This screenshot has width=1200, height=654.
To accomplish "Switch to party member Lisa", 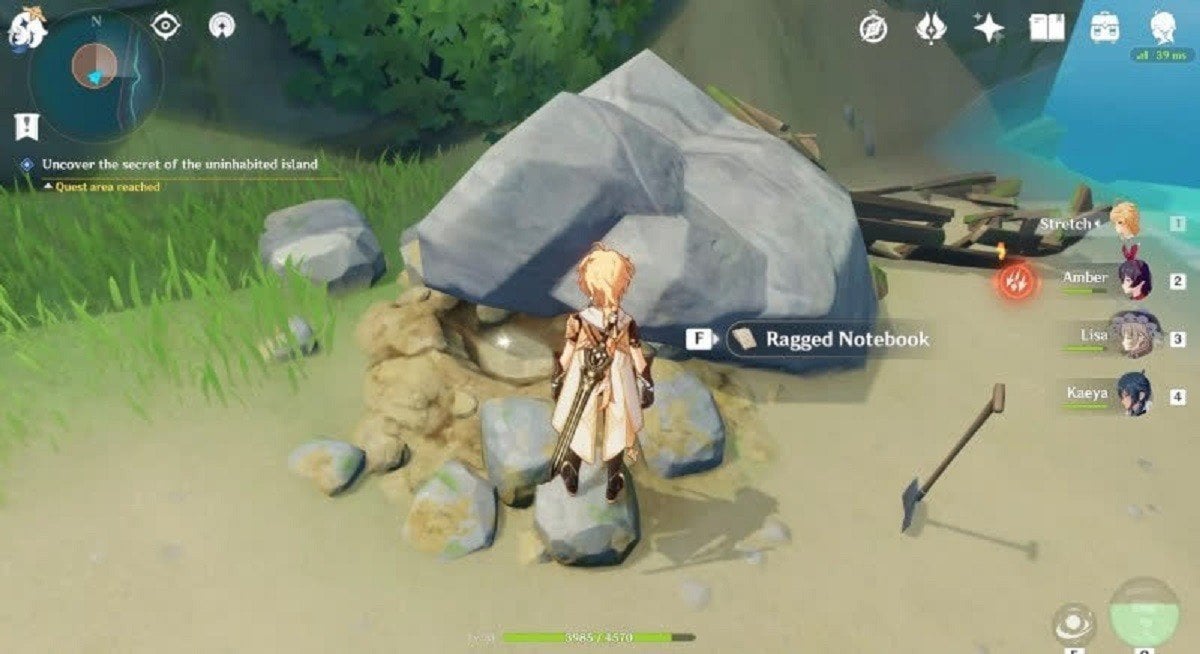I will (1134, 336).
